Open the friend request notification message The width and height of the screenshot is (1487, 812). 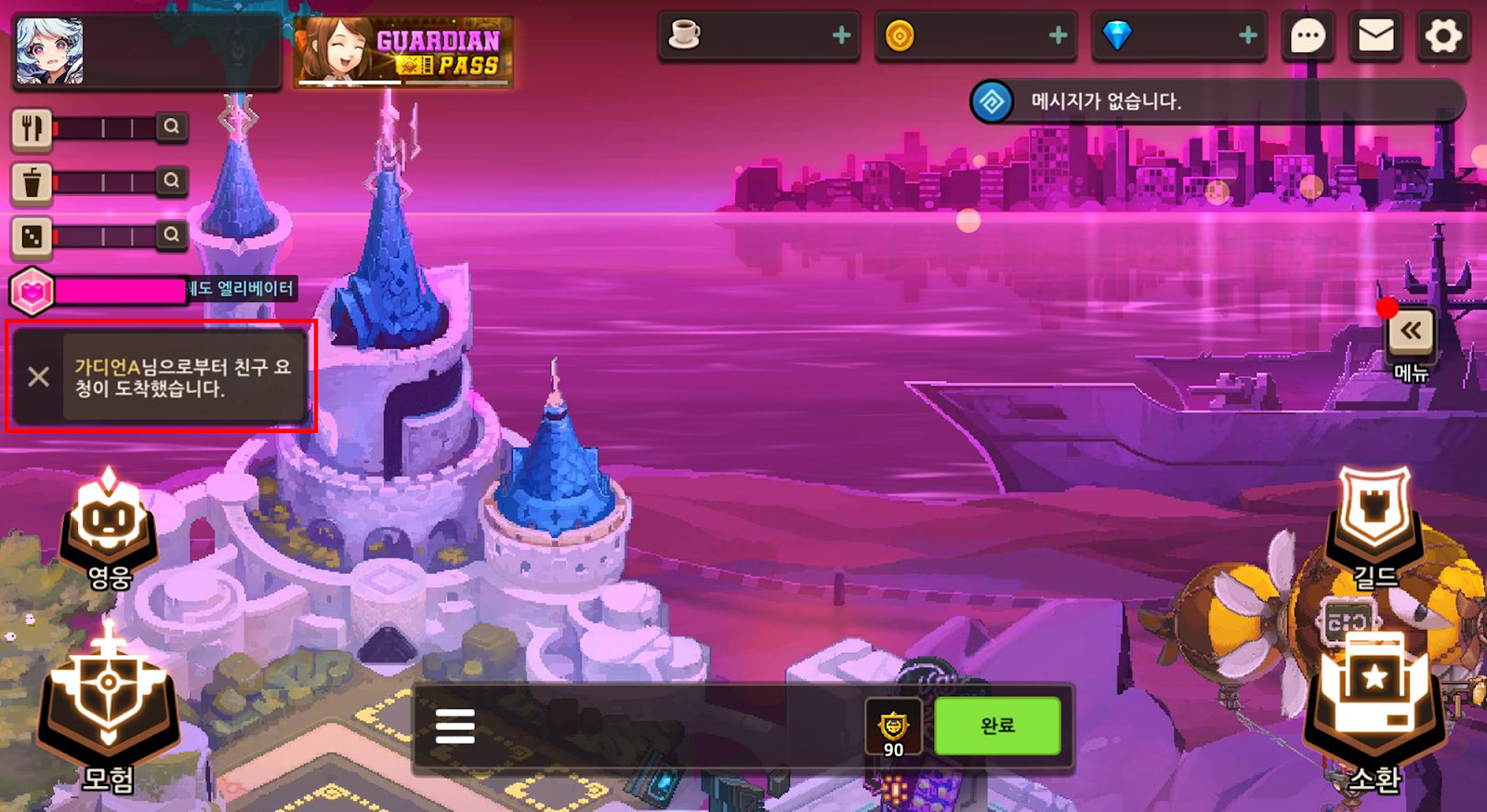pos(183,377)
